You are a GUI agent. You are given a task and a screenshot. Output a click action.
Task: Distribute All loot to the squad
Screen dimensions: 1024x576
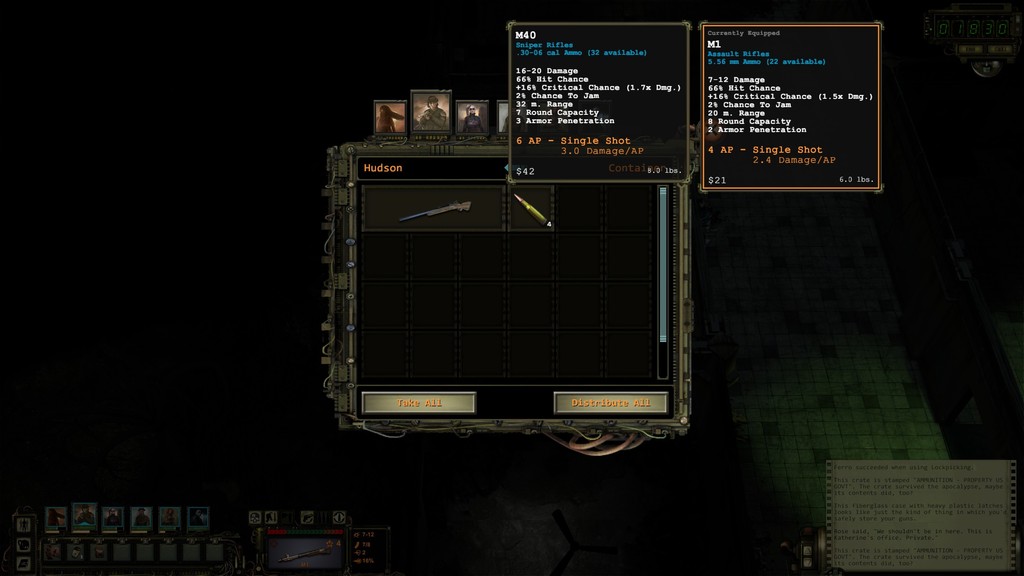pos(610,403)
